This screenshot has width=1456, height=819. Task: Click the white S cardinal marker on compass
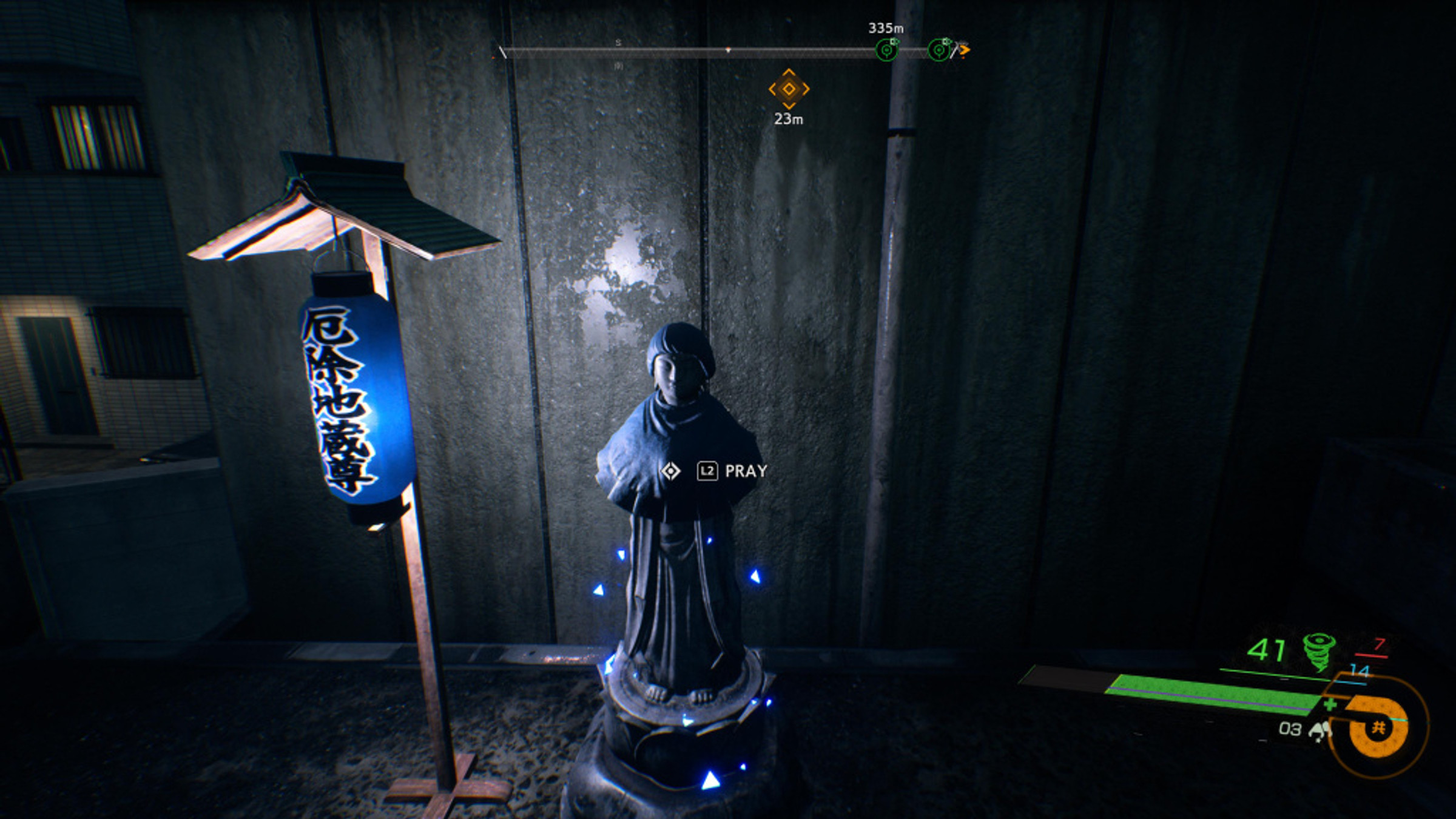tap(618, 44)
